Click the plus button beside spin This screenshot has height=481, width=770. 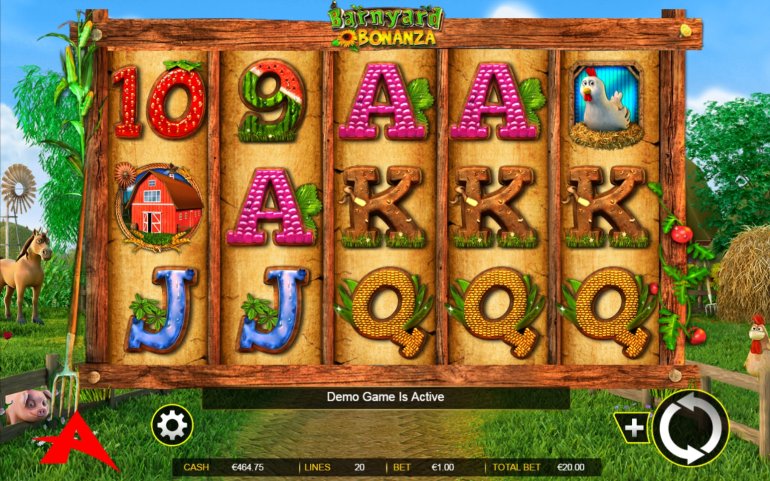(634, 428)
